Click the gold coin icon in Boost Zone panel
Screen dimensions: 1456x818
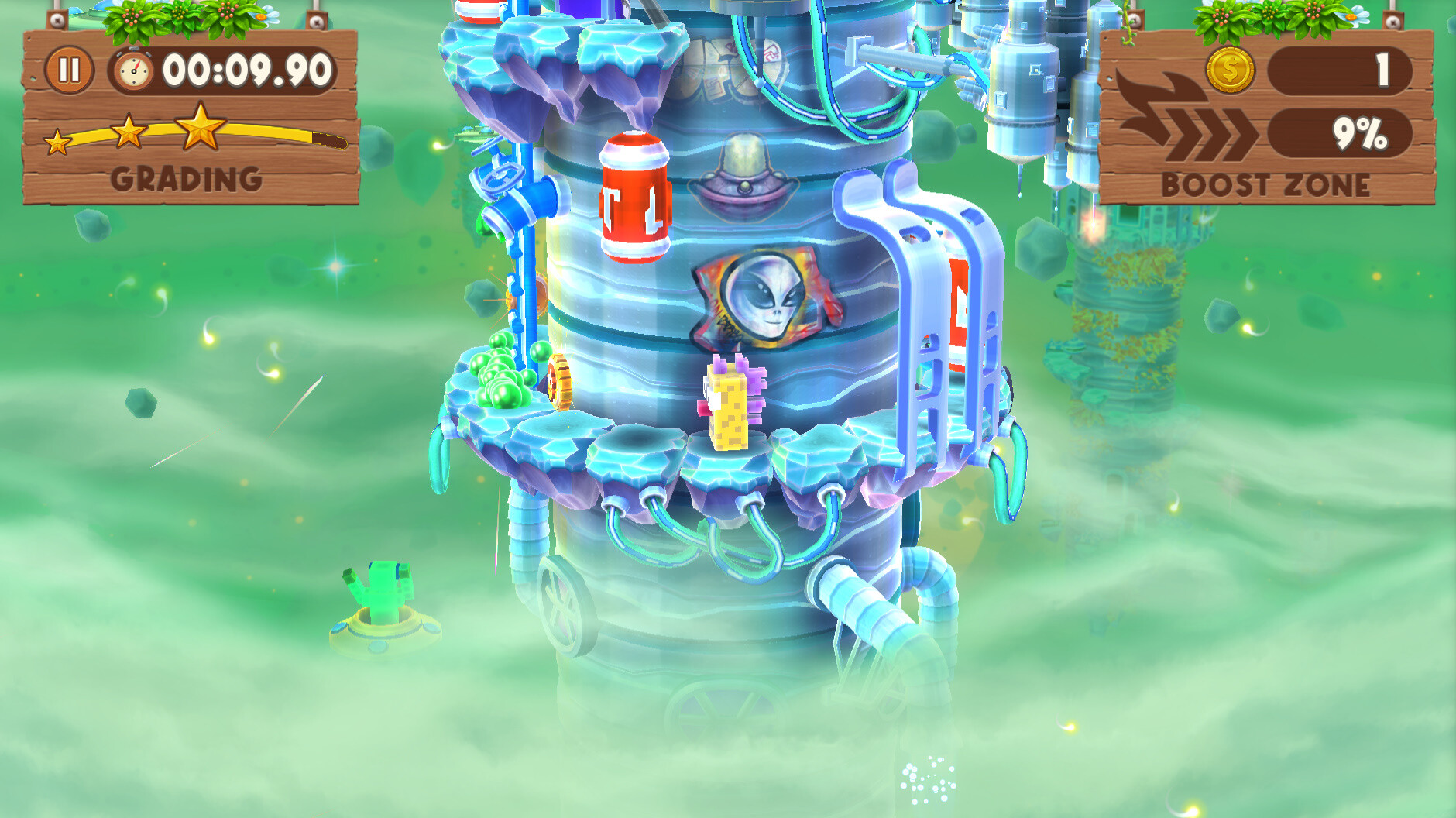pyautogui.click(x=1230, y=70)
